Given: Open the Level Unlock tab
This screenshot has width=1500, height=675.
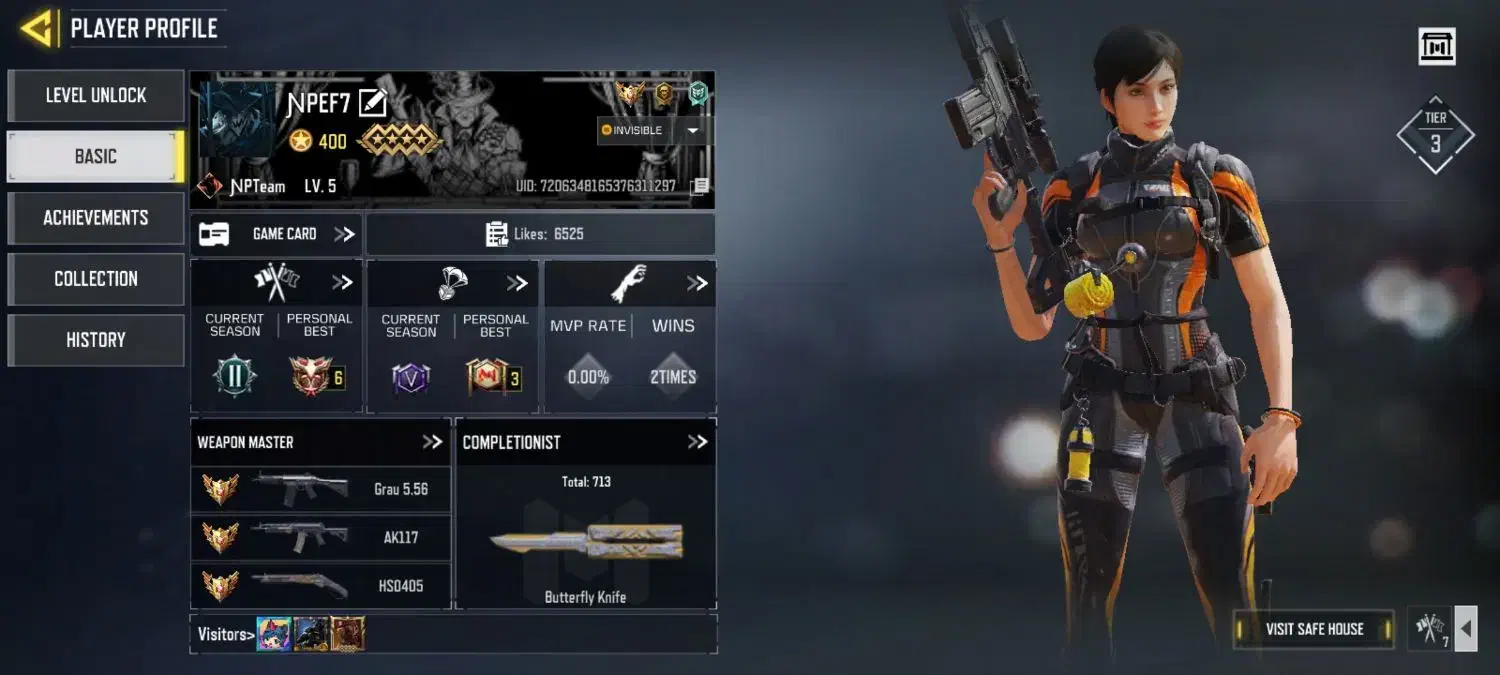Looking at the screenshot, I should point(96,96).
